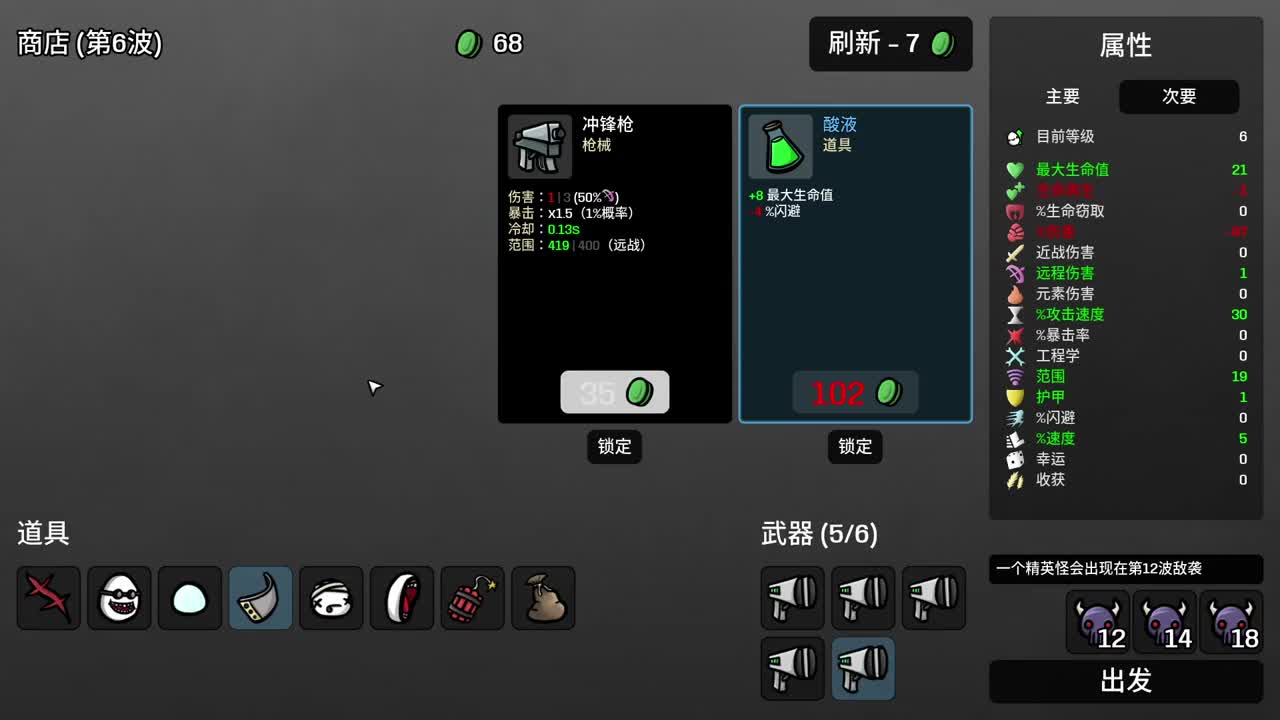Click the first SMG in weapons inventory

(792, 598)
